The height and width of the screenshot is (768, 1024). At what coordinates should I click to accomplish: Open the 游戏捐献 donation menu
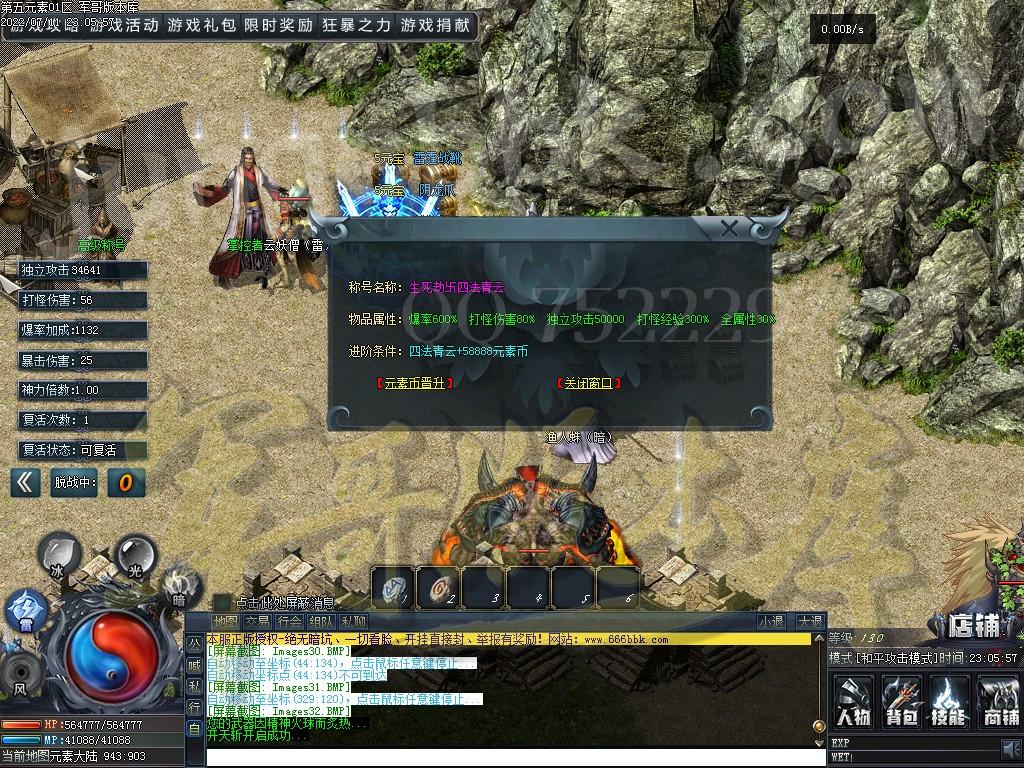(434, 26)
